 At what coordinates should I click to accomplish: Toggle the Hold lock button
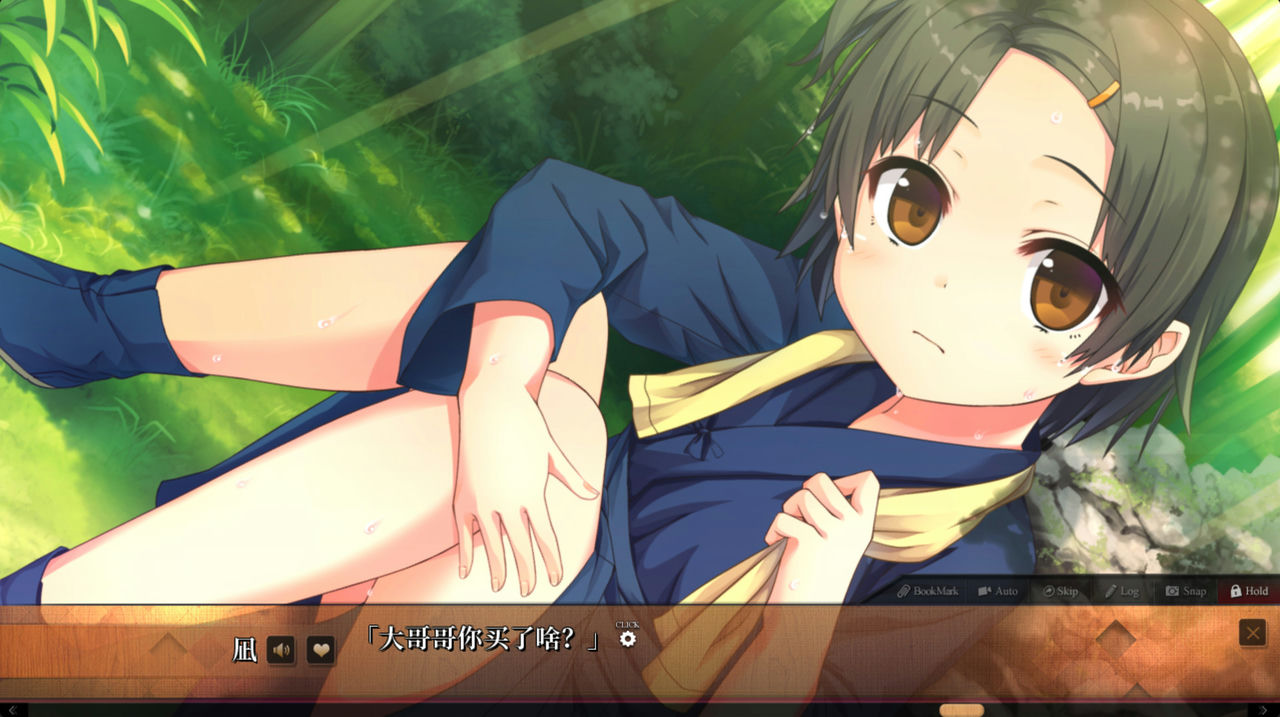pyautogui.click(x=1249, y=591)
